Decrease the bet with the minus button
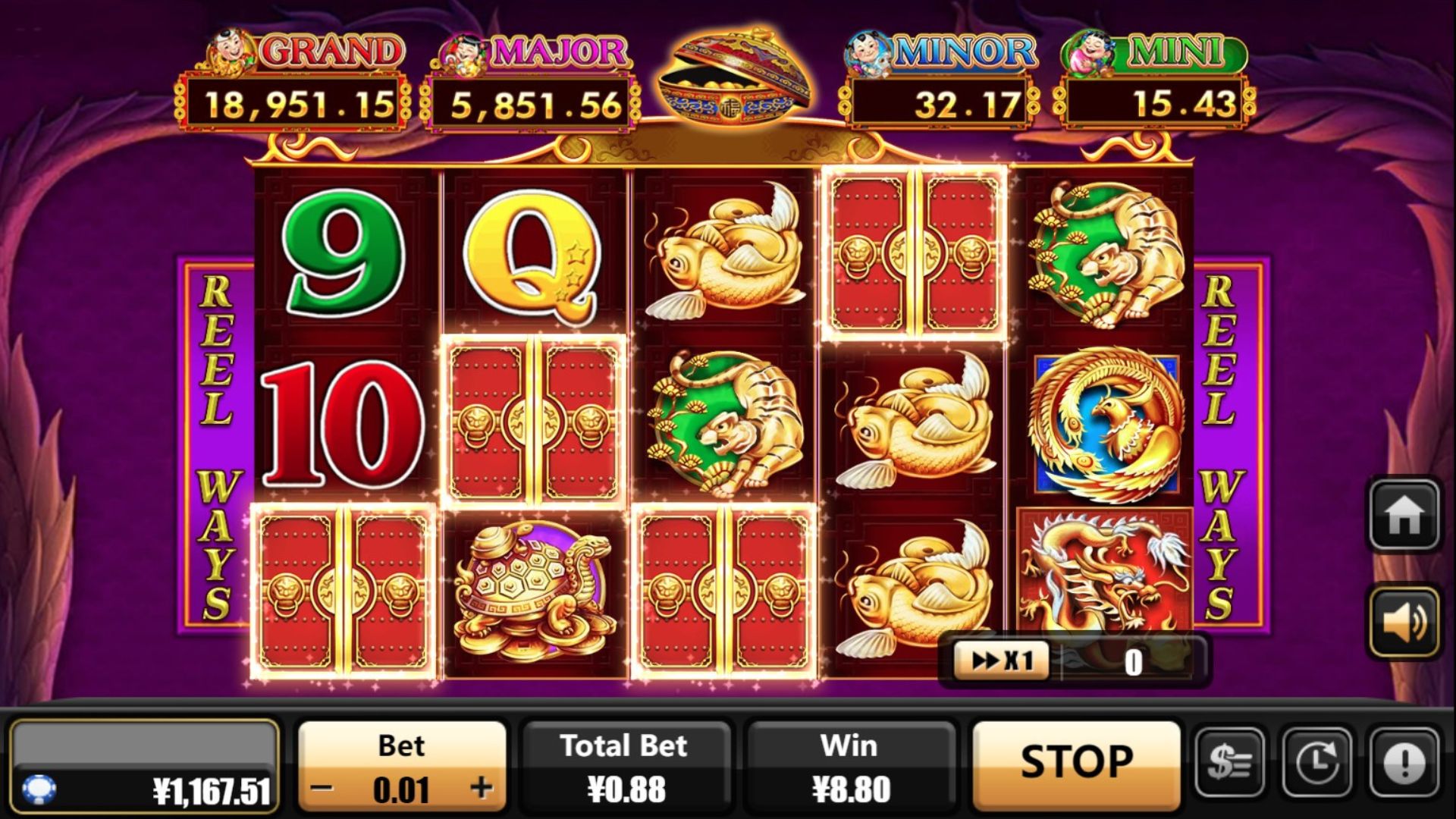1456x819 pixels. pos(322,789)
